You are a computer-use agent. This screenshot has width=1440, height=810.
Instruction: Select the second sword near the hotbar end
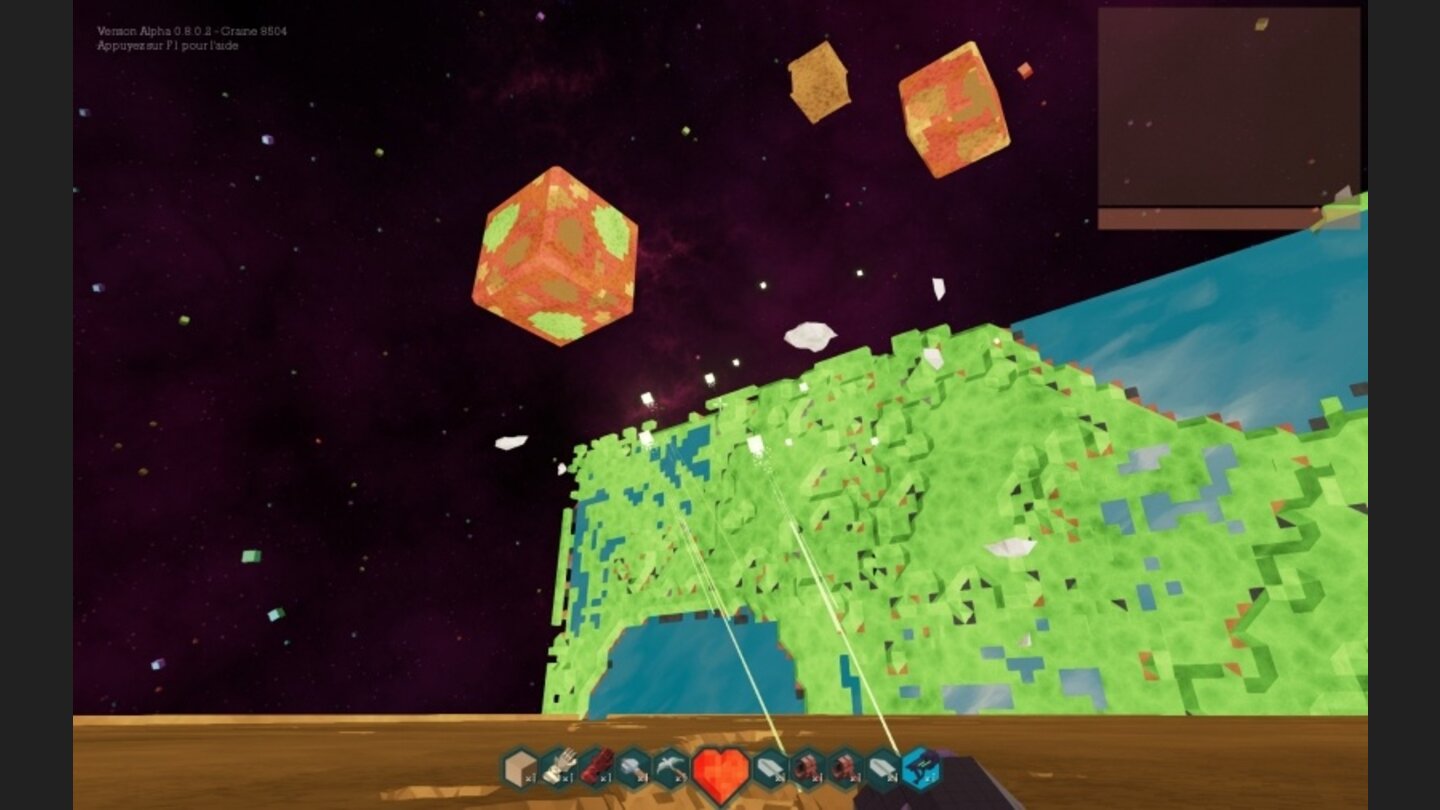tap(884, 768)
